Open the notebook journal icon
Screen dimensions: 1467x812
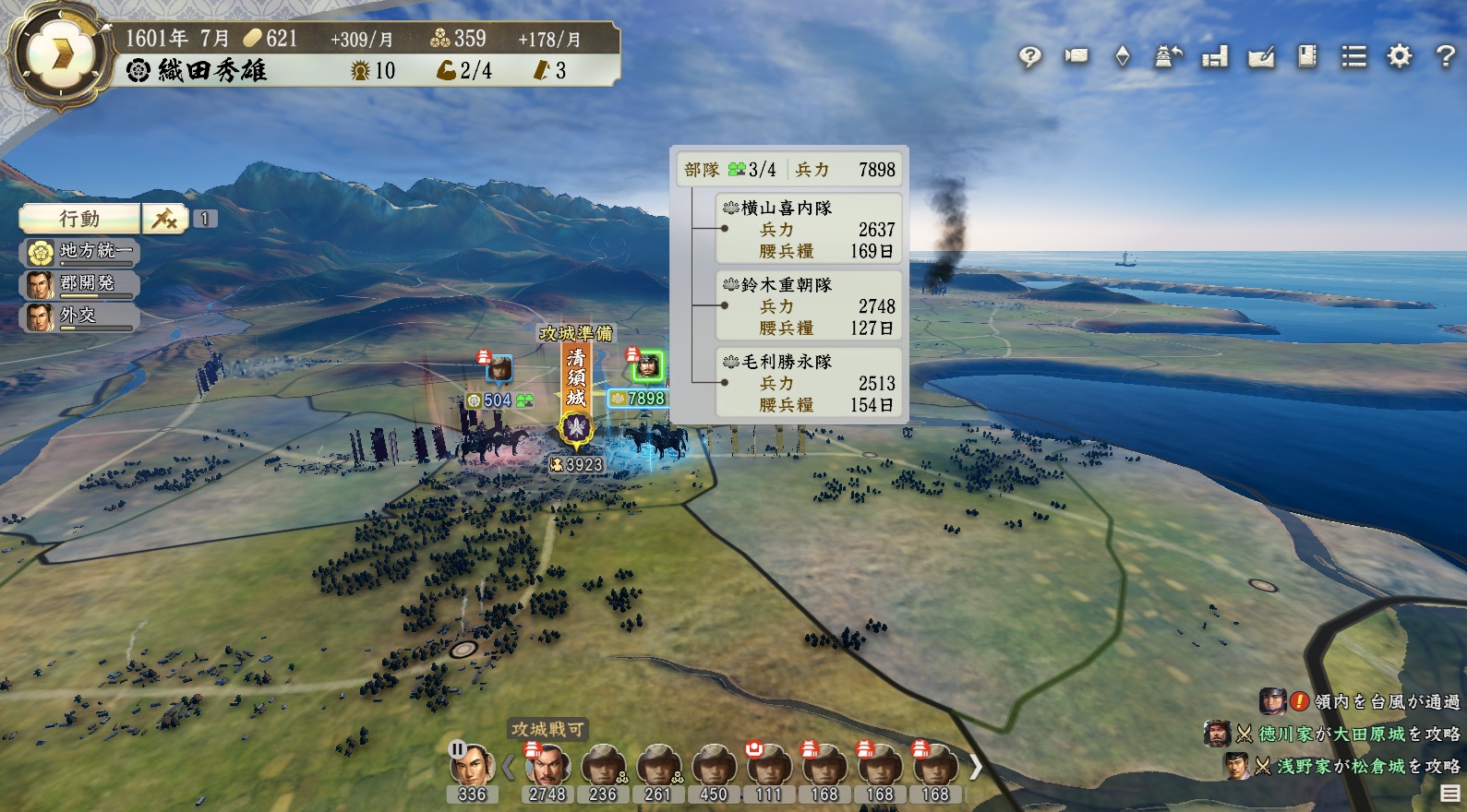tap(1306, 56)
